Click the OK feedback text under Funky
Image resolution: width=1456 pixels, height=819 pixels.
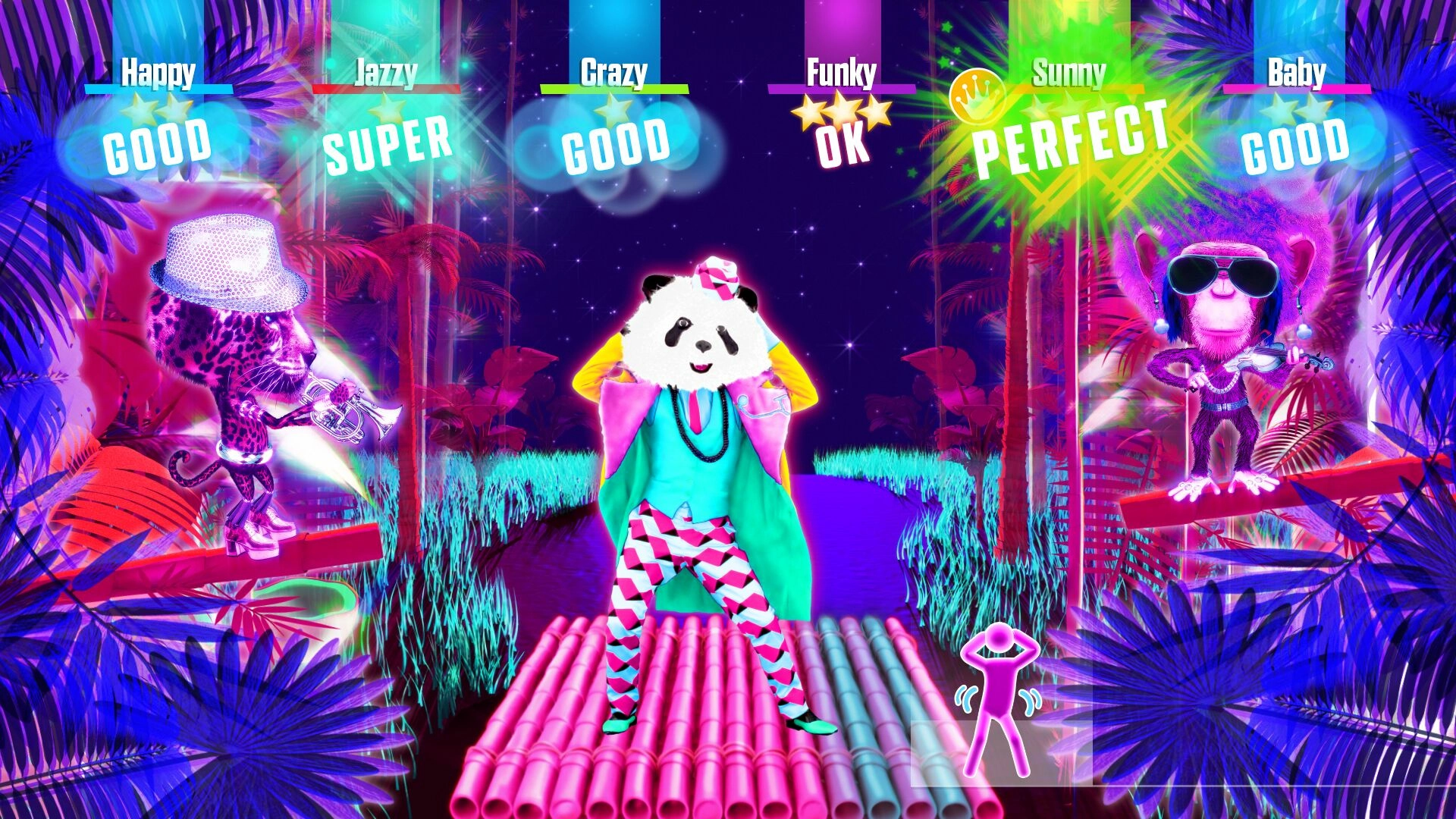tap(842, 148)
